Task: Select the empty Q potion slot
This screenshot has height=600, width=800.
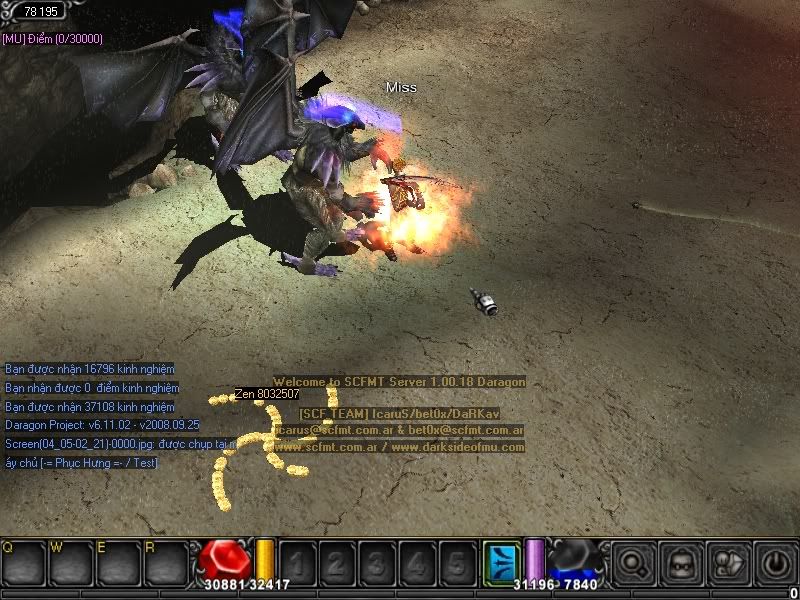Action: (x=22, y=562)
